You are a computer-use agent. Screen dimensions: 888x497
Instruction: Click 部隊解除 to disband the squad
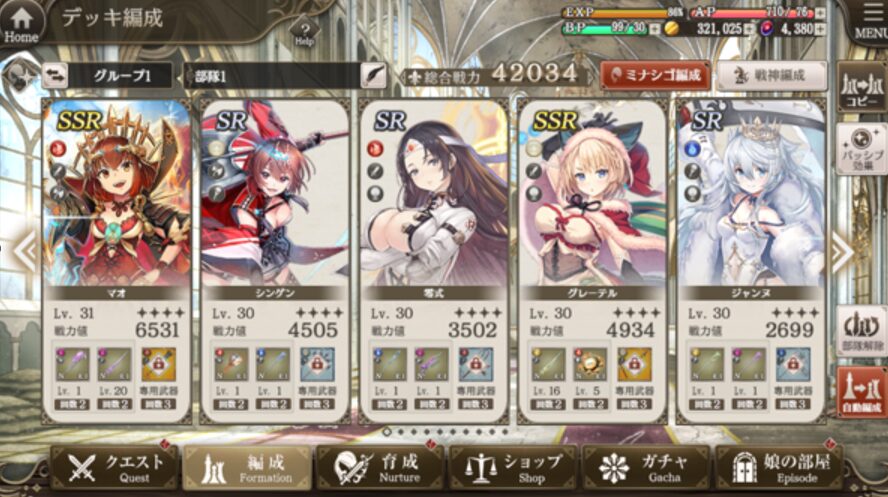pyautogui.click(x=860, y=330)
